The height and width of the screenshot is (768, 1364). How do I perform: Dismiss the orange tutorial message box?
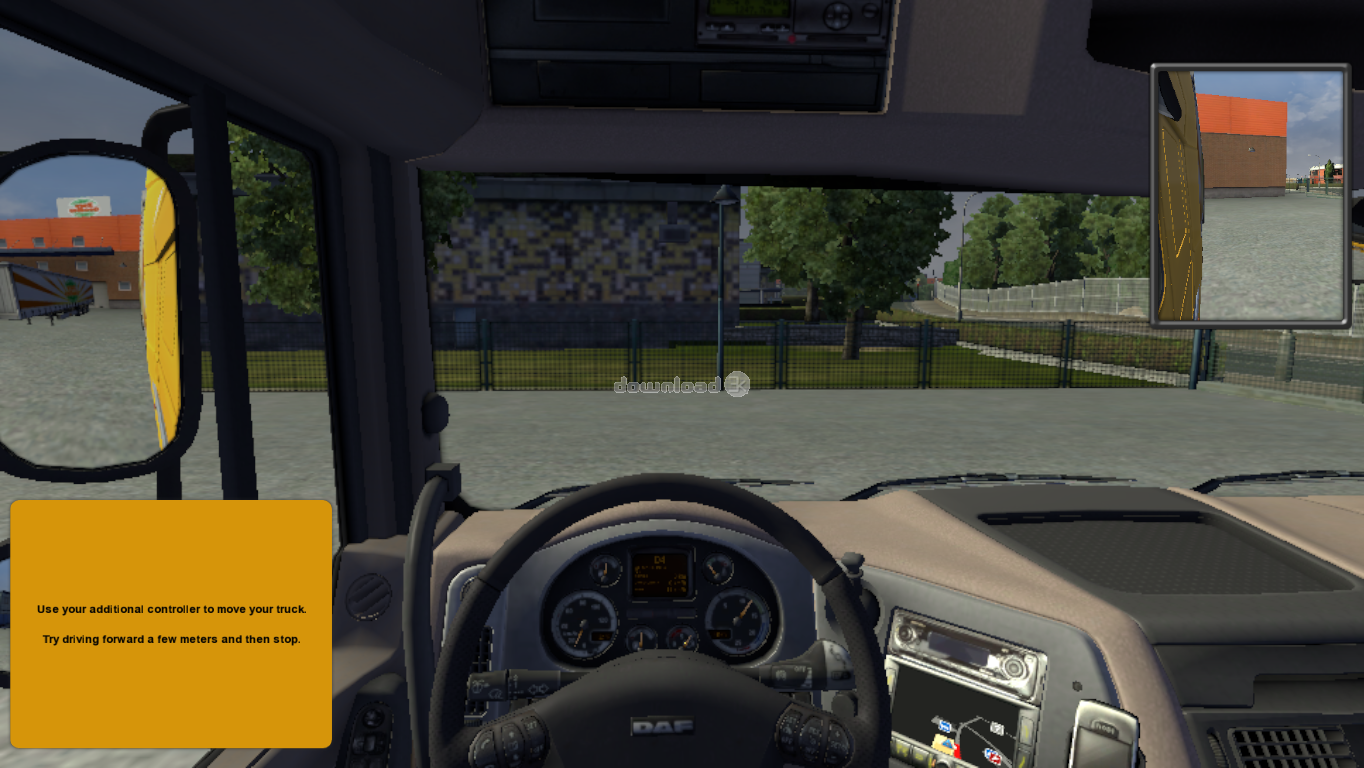170,625
